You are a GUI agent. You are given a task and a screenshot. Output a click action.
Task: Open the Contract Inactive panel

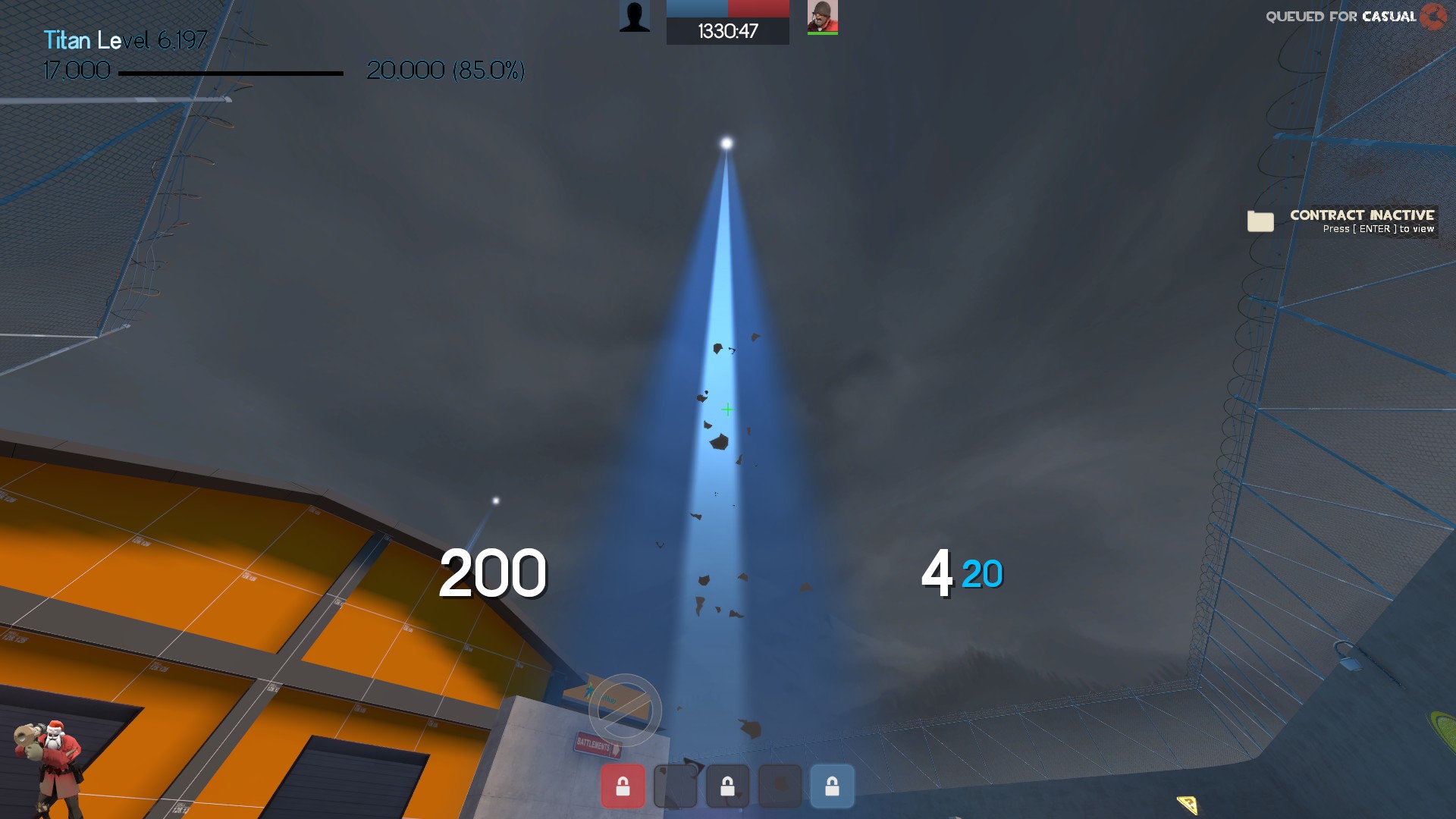[x=1361, y=221]
